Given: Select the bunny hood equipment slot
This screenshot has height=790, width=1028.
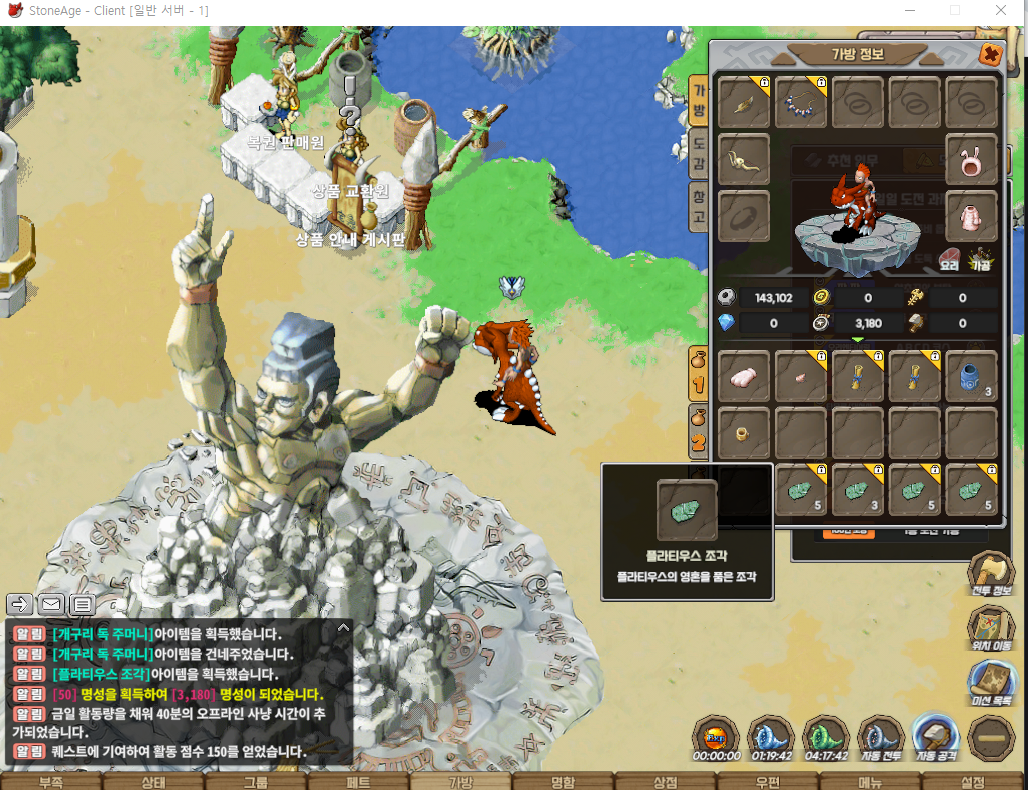Looking at the screenshot, I should (x=971, y=159).
